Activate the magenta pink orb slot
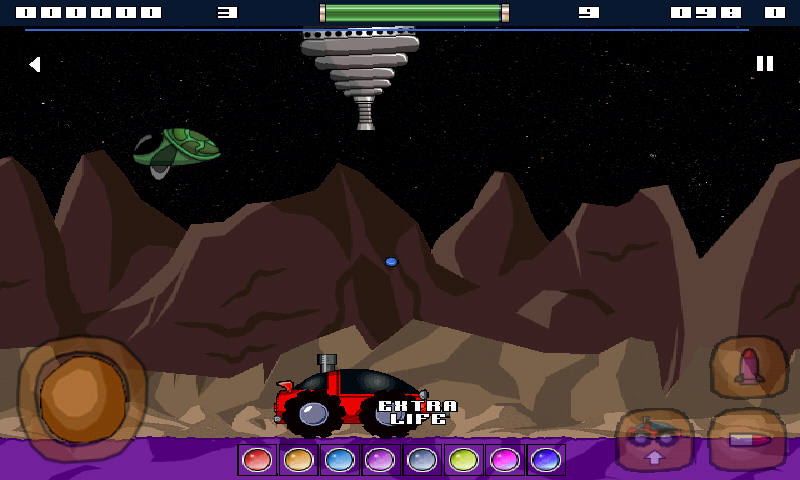 505,460
